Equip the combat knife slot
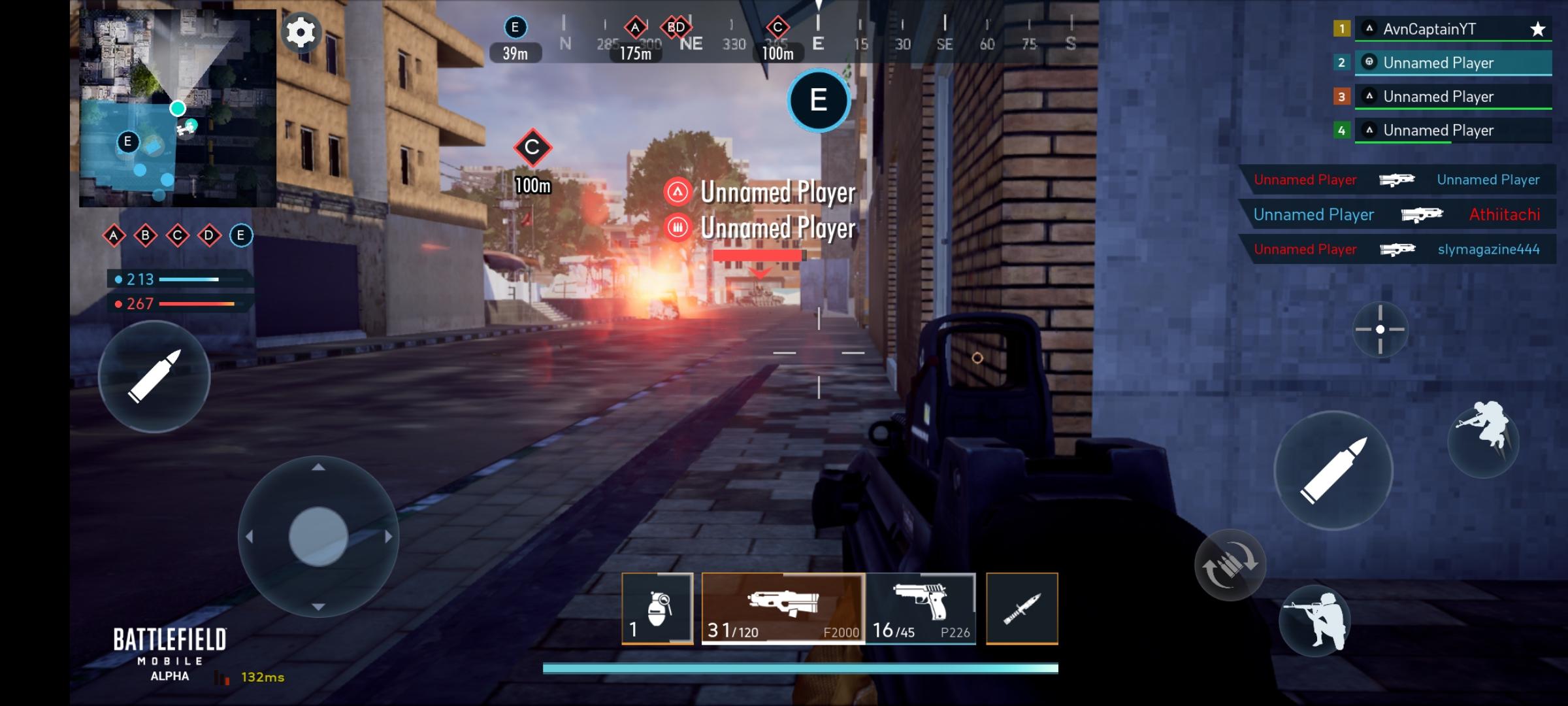Image resolution: width=1568 pixels, height=706 pixels. point(1022,609)
